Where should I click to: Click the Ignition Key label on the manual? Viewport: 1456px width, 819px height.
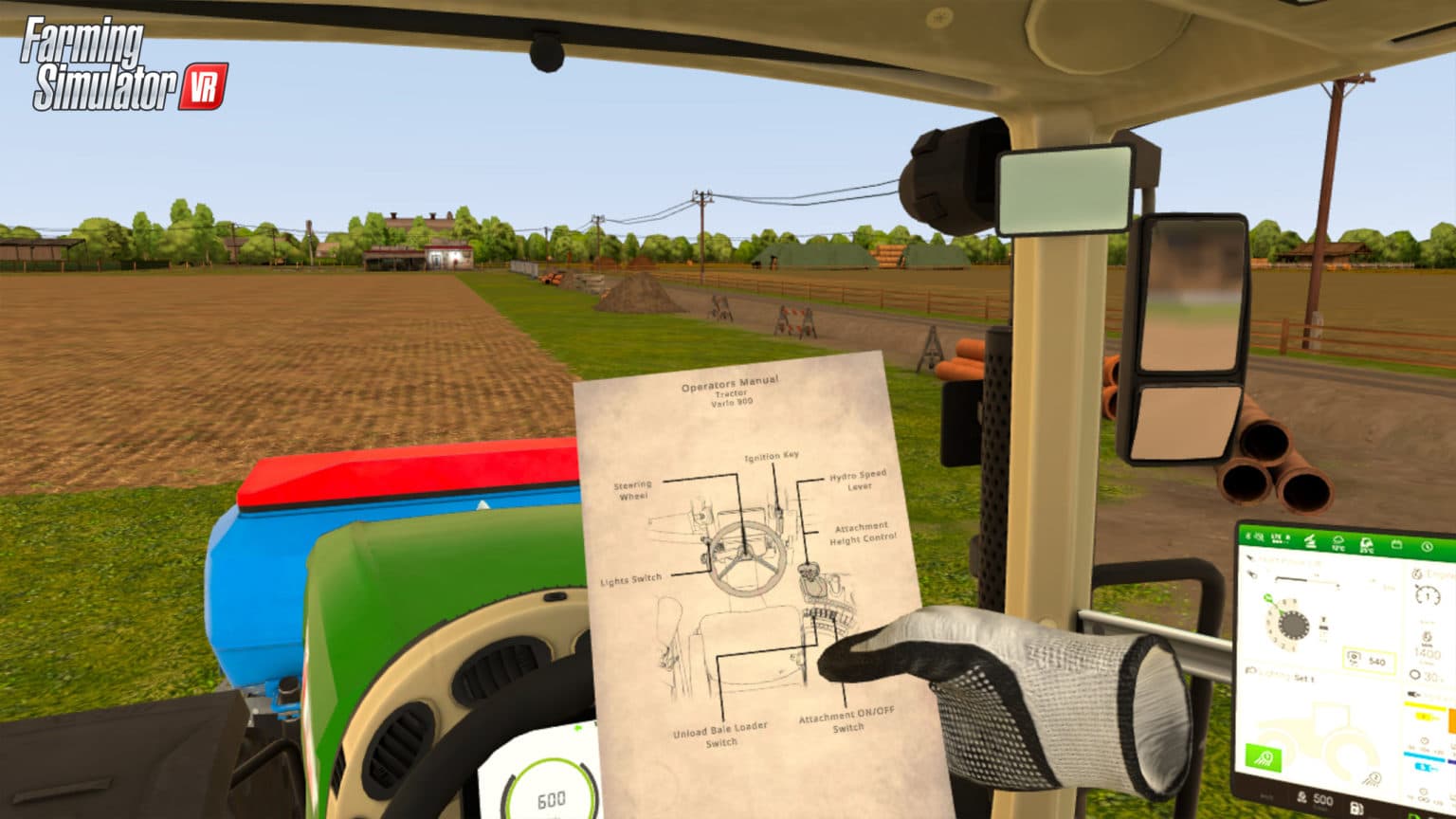coord(773,455)
